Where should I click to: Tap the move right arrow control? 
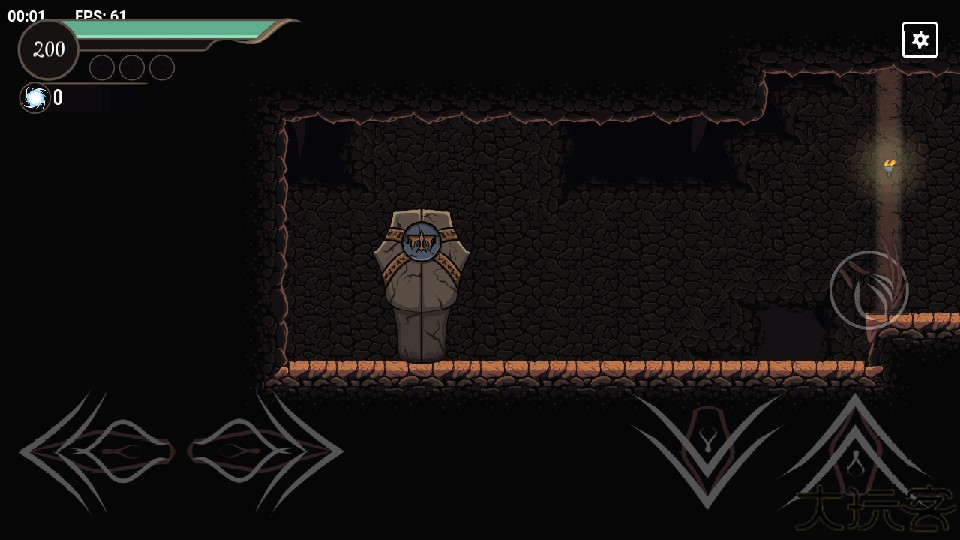[264, 452]
